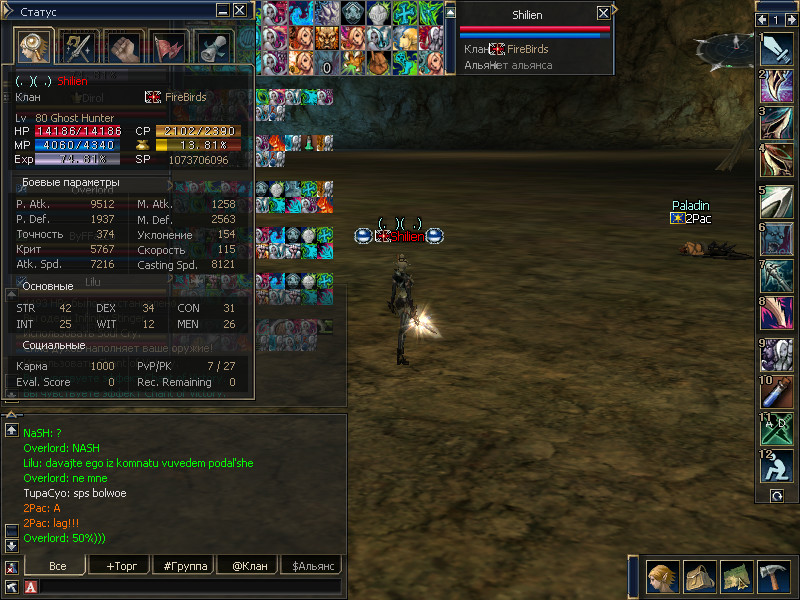Open the inventory bag icon
Viewport: 800px width, 600px height.
699,578
